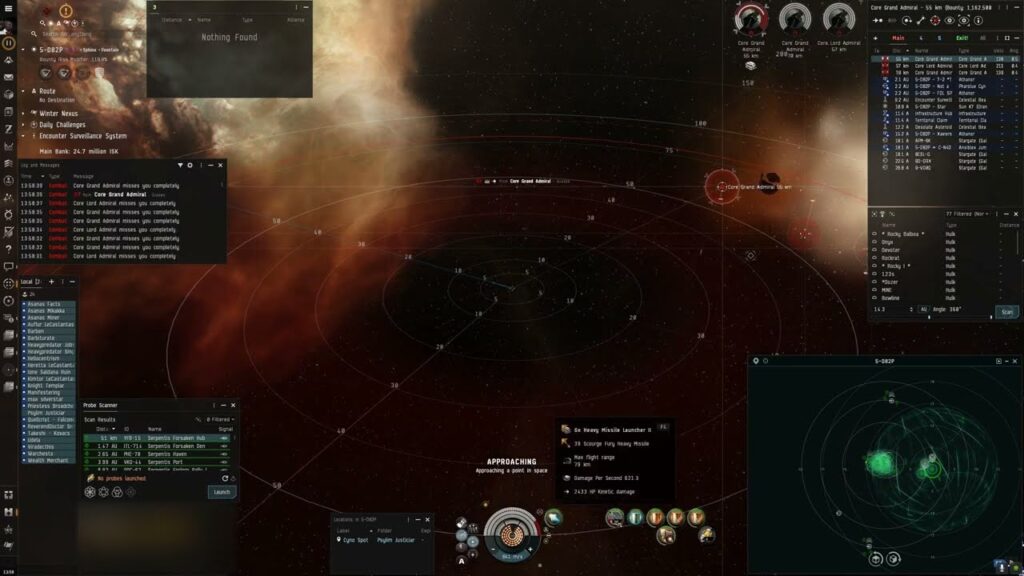Screen dimensions: 1024x576
Task: Close the Log and Messages window
Action: click(x=221, y=165)
